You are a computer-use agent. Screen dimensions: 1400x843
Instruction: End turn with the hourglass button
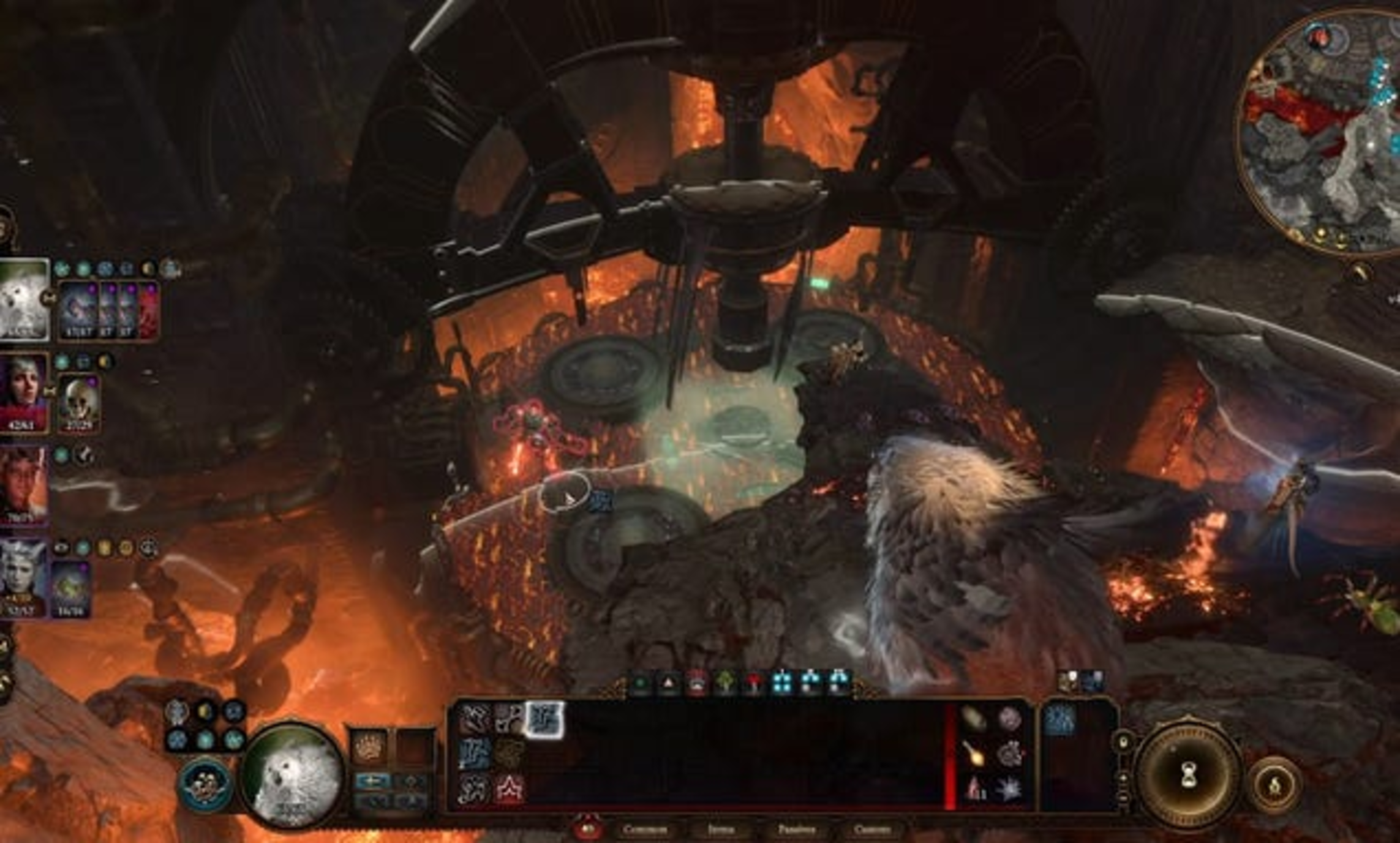pyautogui.click(x=1189, y=777)
